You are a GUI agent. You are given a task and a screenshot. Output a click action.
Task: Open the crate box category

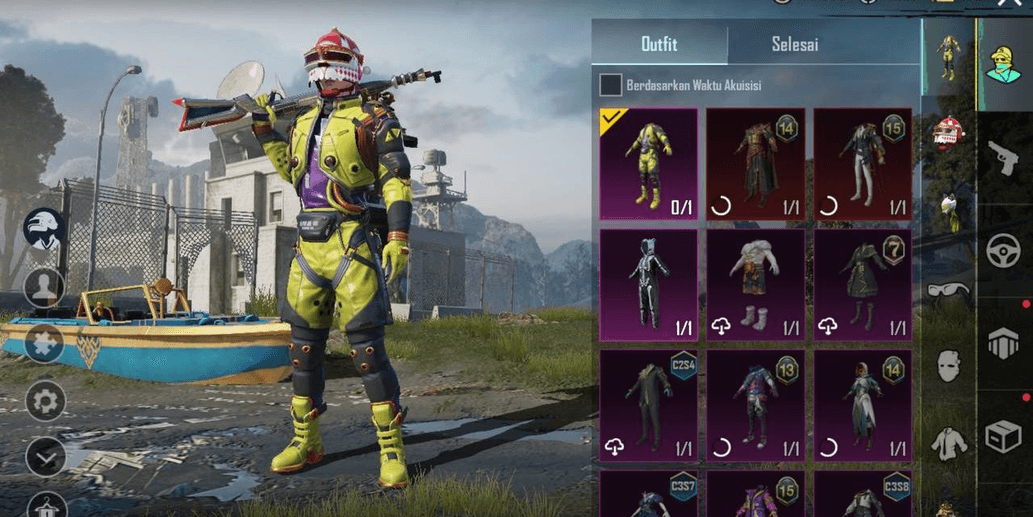click(1003, 436)
